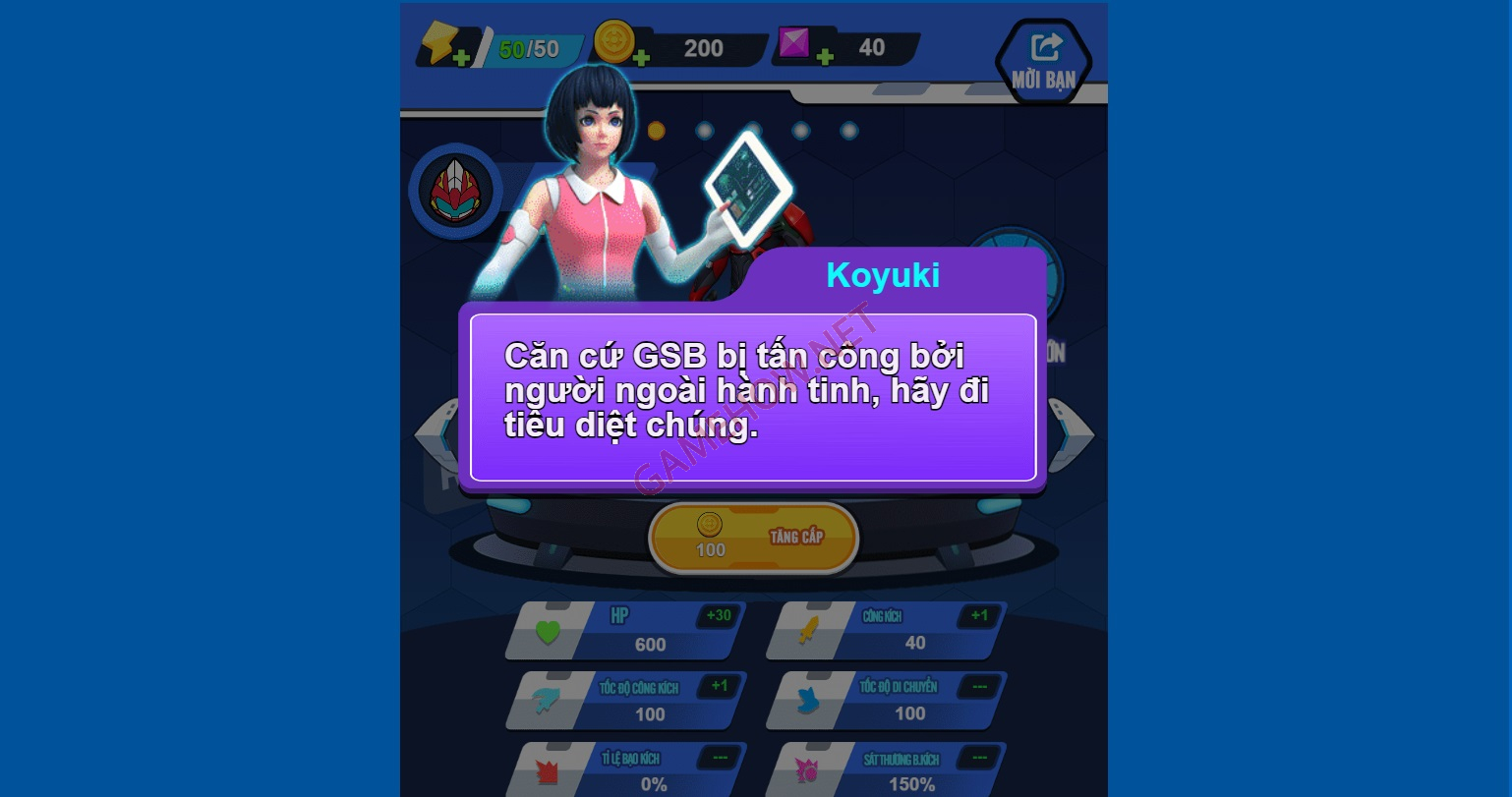Image resolution: width=1512 pixels, height=797 pixels.
Task: Click the left arrow to switch ships
Action: coord(433,435)
